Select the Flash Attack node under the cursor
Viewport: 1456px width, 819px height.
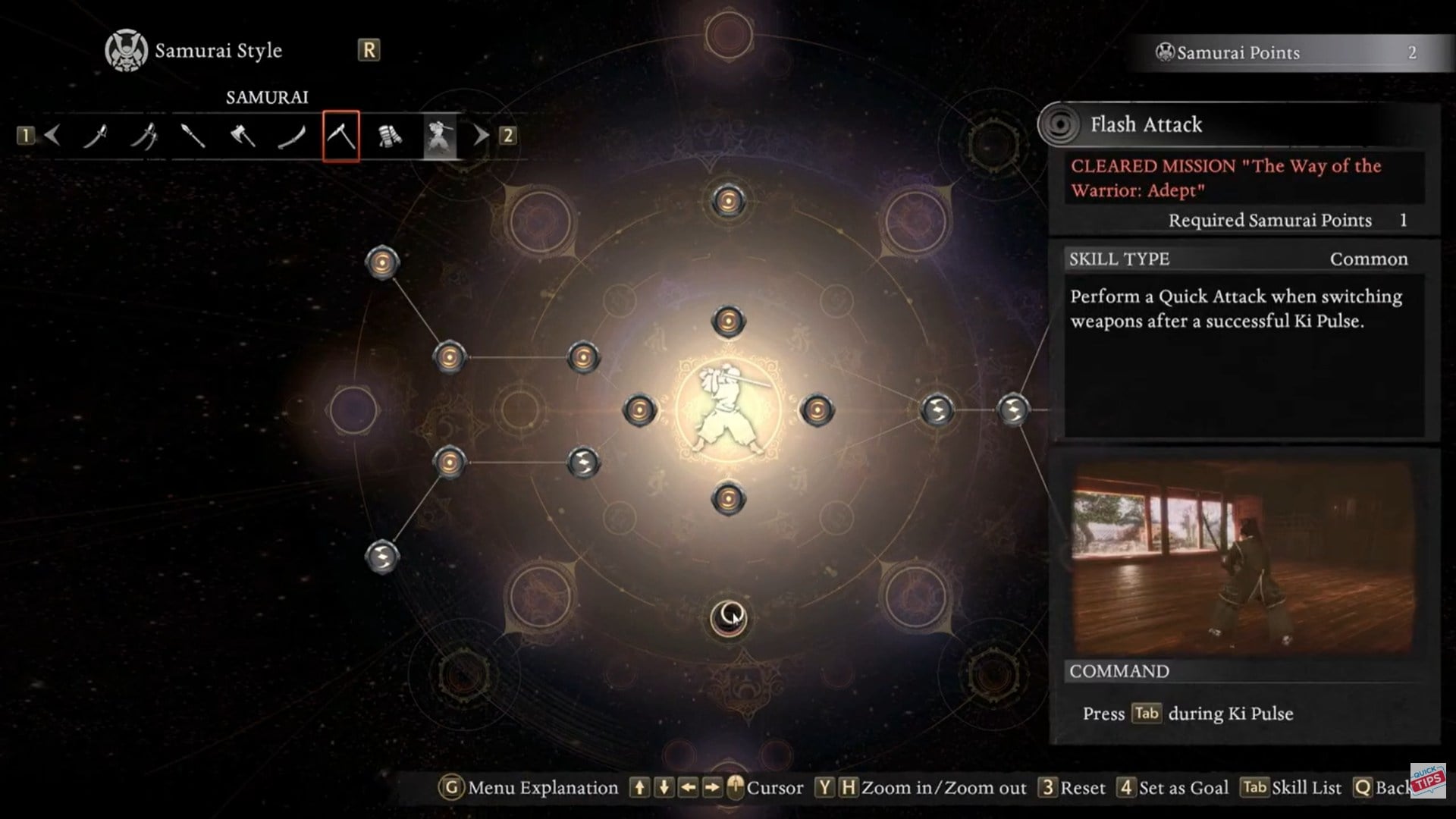(x=729, y=618)
